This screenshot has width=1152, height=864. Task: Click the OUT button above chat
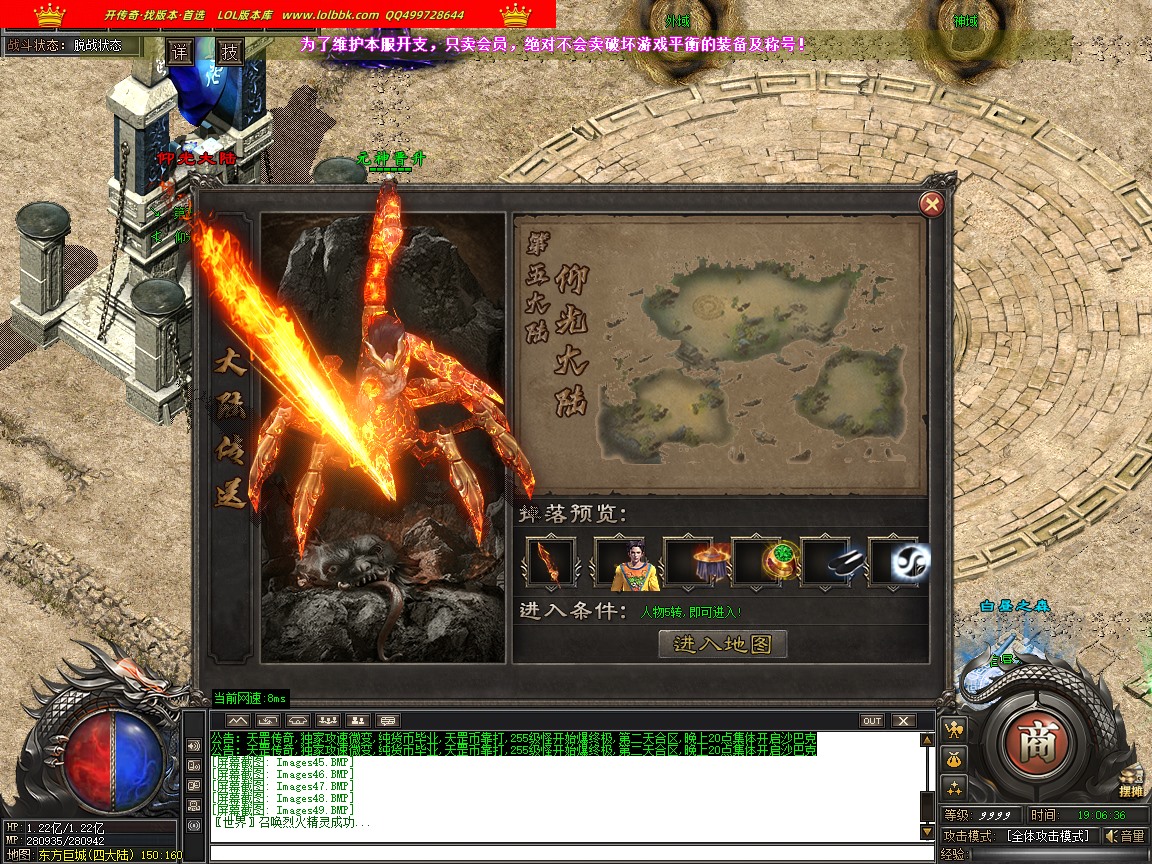tap(872, 720)
